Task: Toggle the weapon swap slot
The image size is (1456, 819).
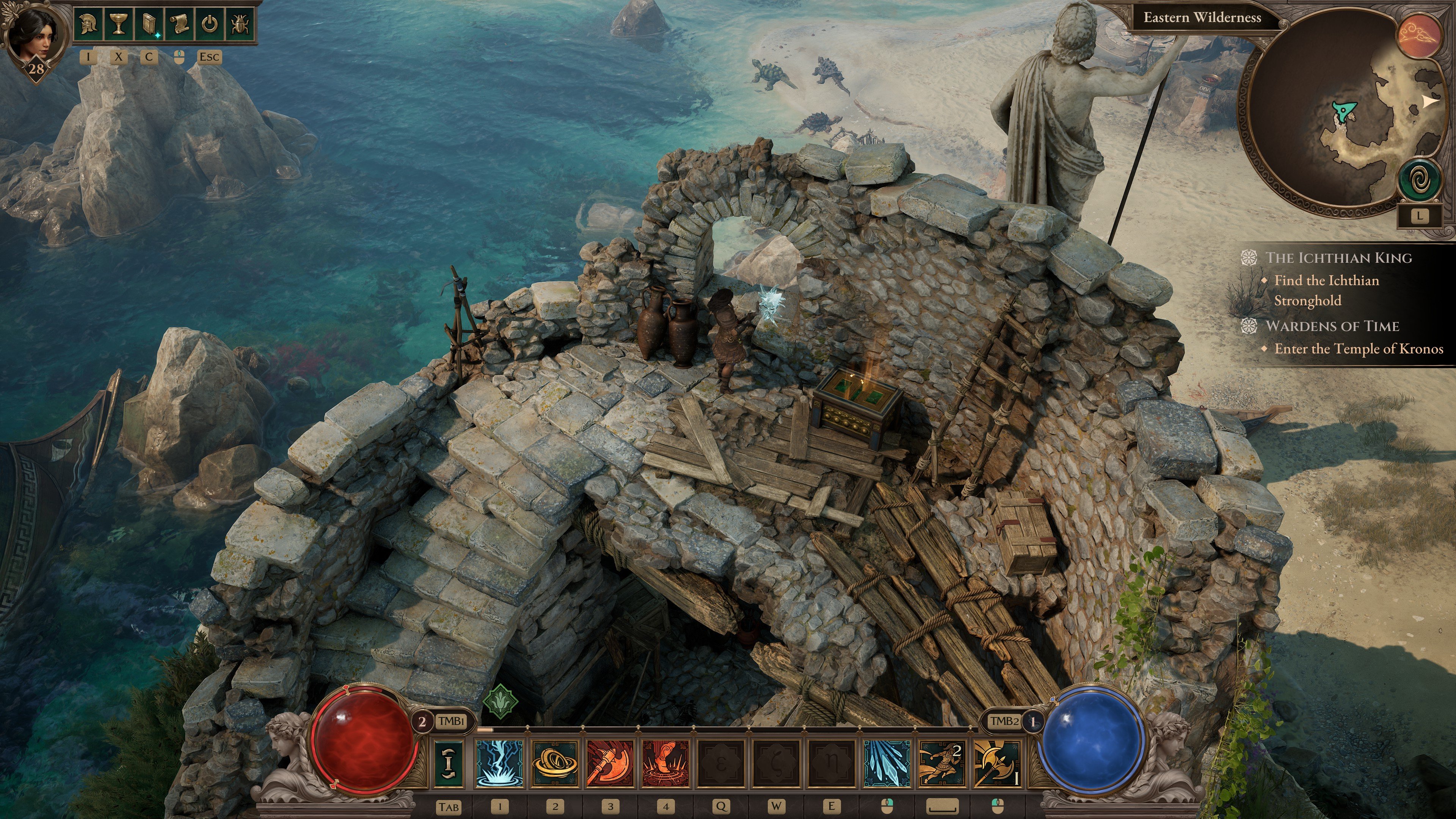Action: pos(449,763)
